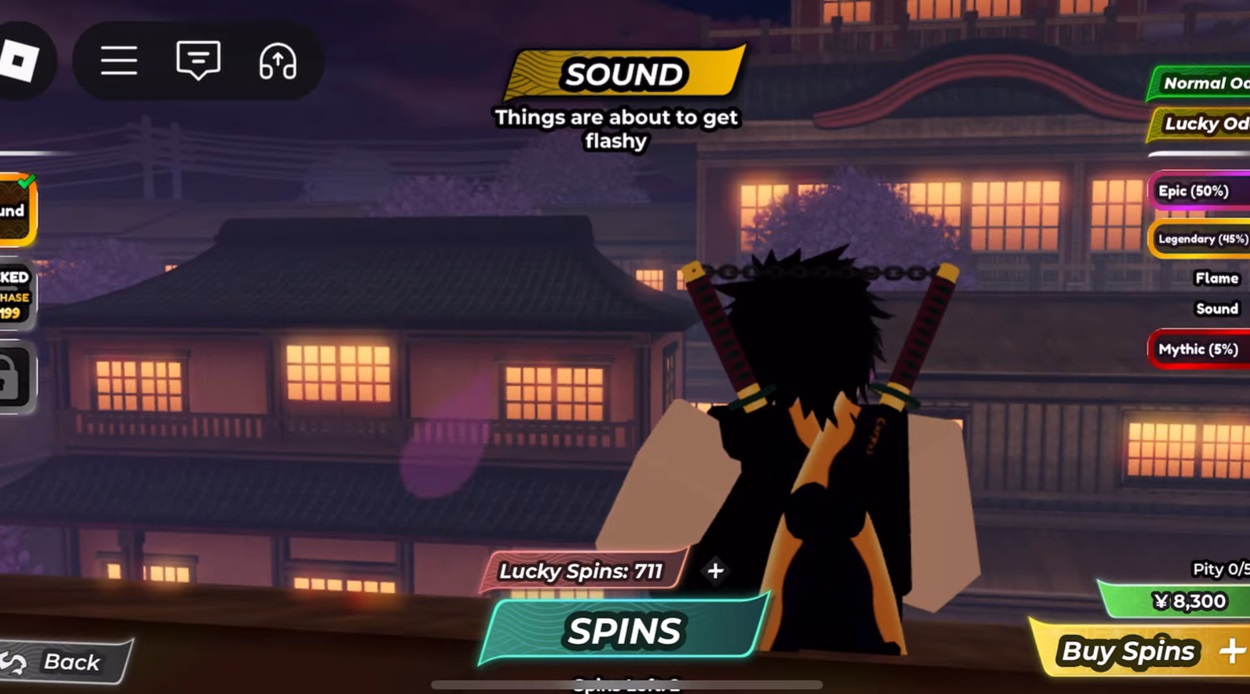The width and height of the screenshot is (1250, 694).
Task: Select the equipped Sound slot
Action: coord(15,210)
